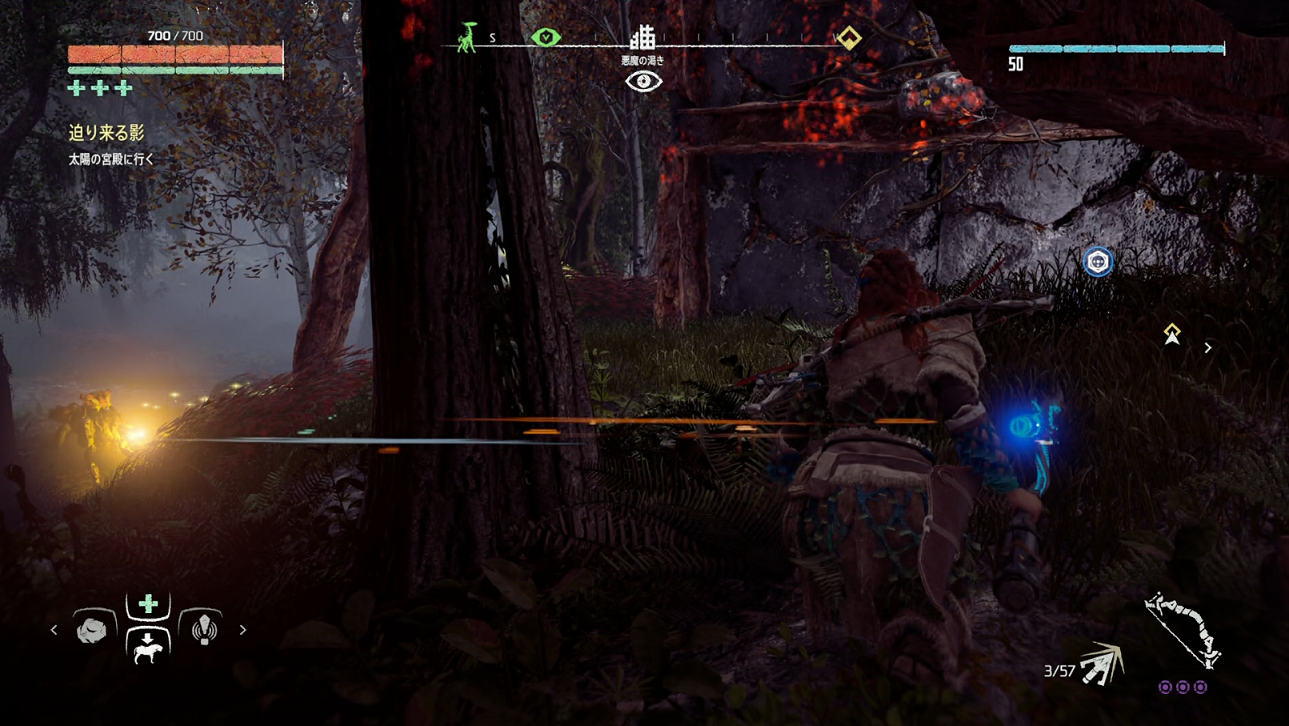Select the rock tool slot
This screenshot has height=726, width=1289.
point(92,630)
